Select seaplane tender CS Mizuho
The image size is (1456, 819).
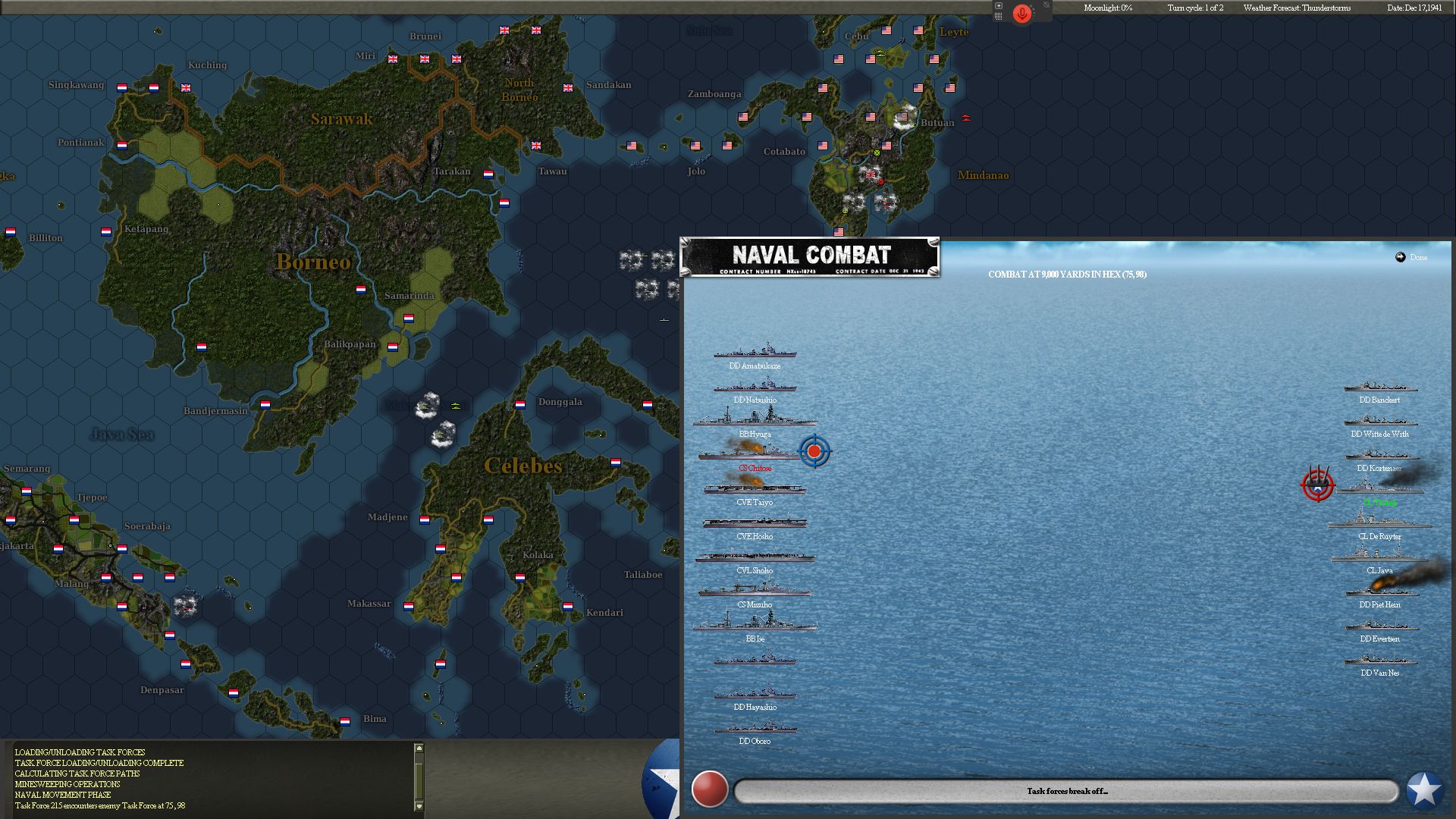pos(755,591)
